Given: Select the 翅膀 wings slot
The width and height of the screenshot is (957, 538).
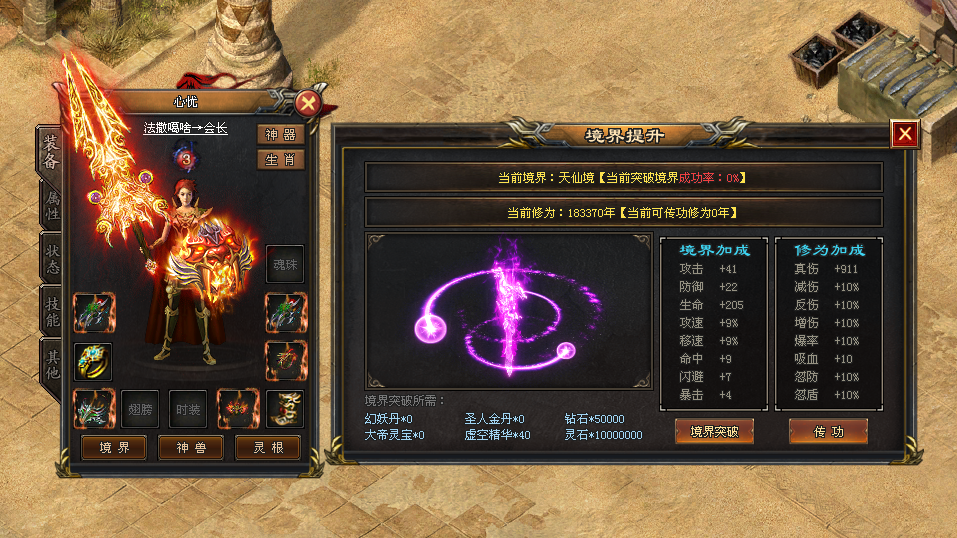Looking at the screenshot, I should pyautogui.click(x=140, y=409).
